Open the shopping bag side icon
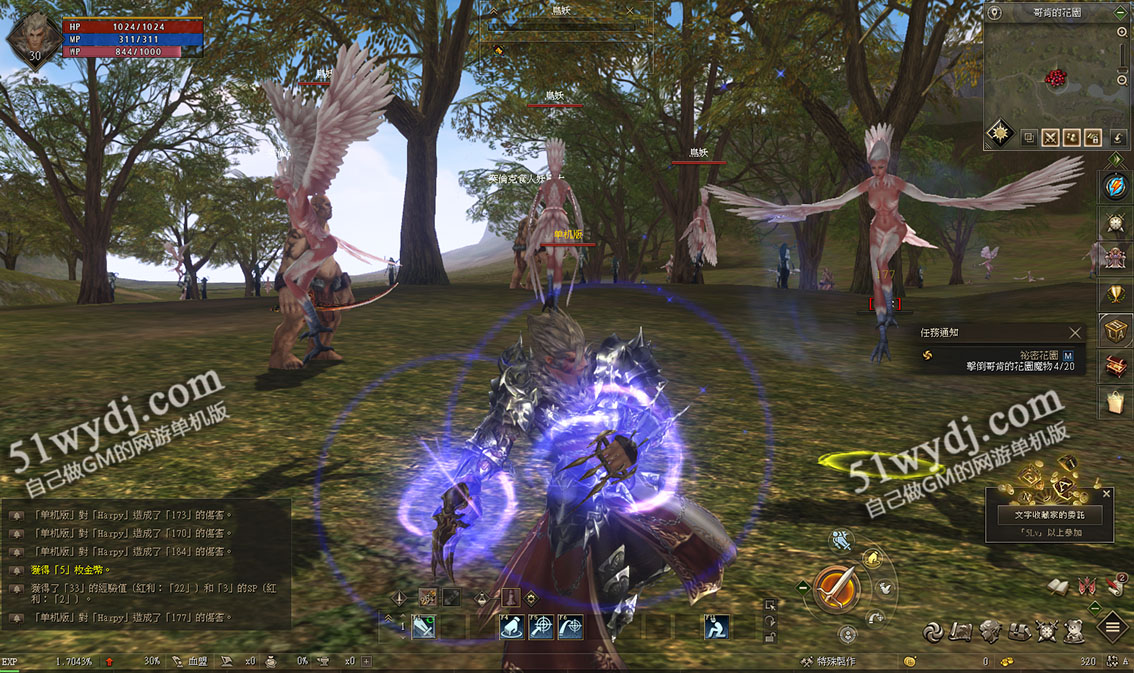This screenshot has height=673, width=1134. pyautogui.click(x=1115, y=401)
